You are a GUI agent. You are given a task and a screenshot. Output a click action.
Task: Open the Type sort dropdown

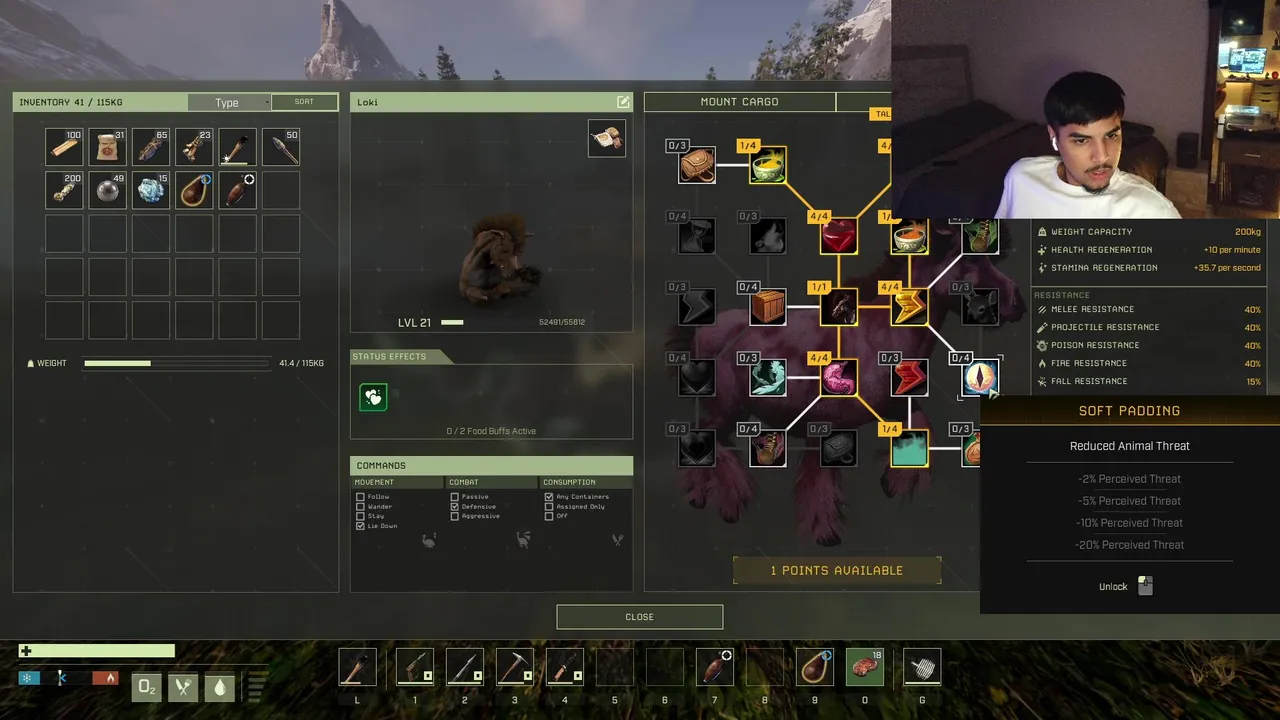tap(229, 102)
